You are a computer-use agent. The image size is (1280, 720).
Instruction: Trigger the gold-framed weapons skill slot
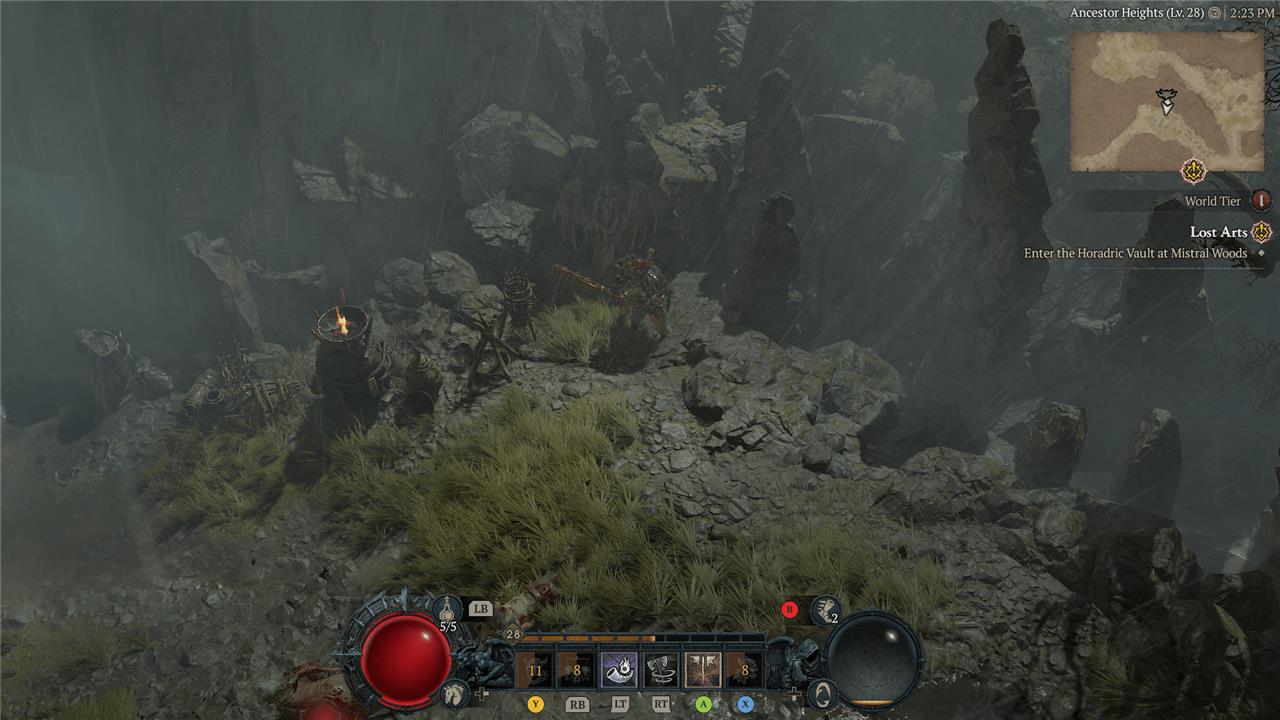[703, 670]
